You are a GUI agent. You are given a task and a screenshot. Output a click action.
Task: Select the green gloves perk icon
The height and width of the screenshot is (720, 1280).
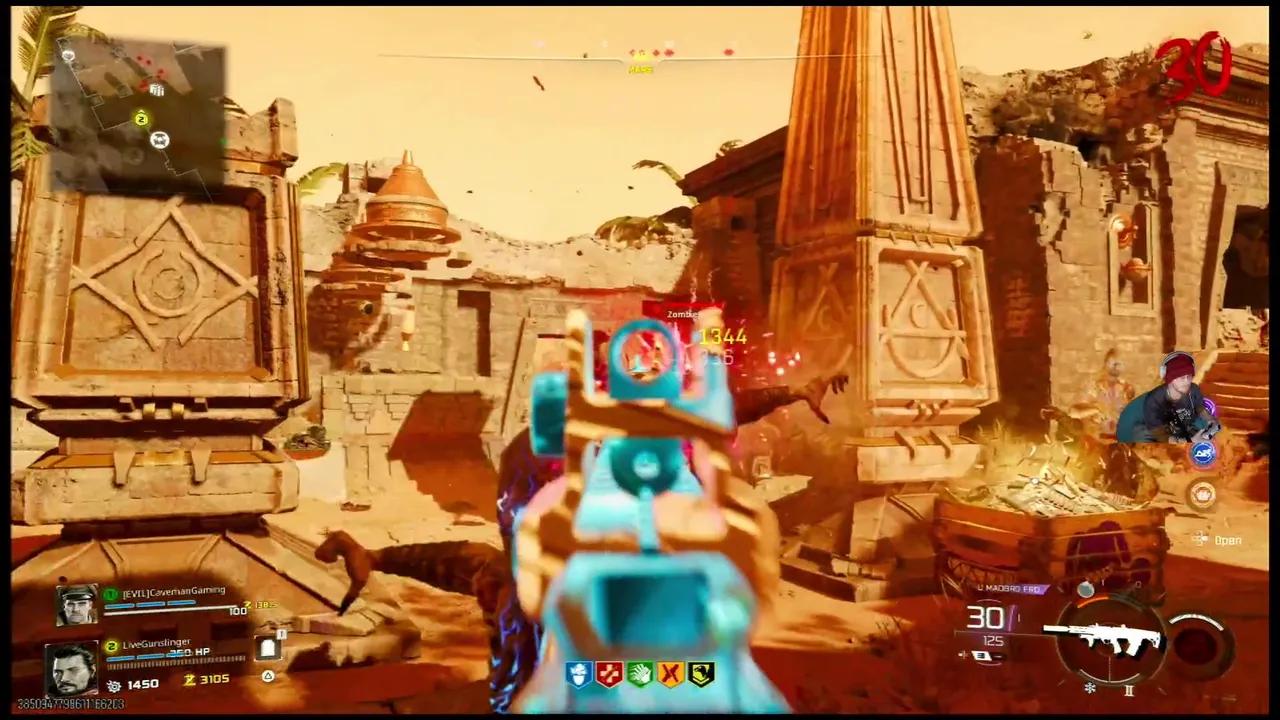639,672
